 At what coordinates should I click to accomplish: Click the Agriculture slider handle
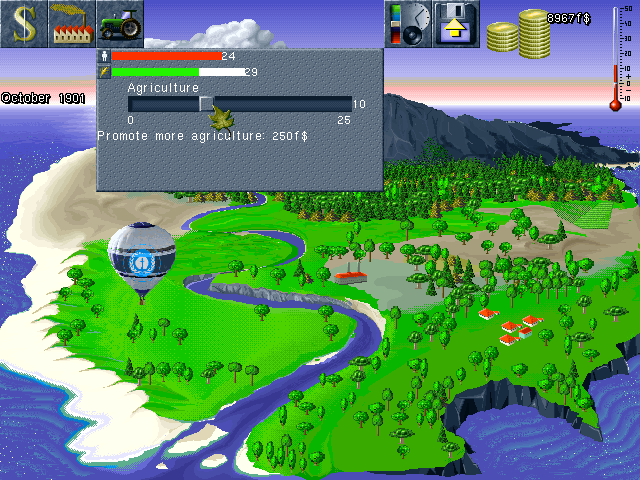206,103
